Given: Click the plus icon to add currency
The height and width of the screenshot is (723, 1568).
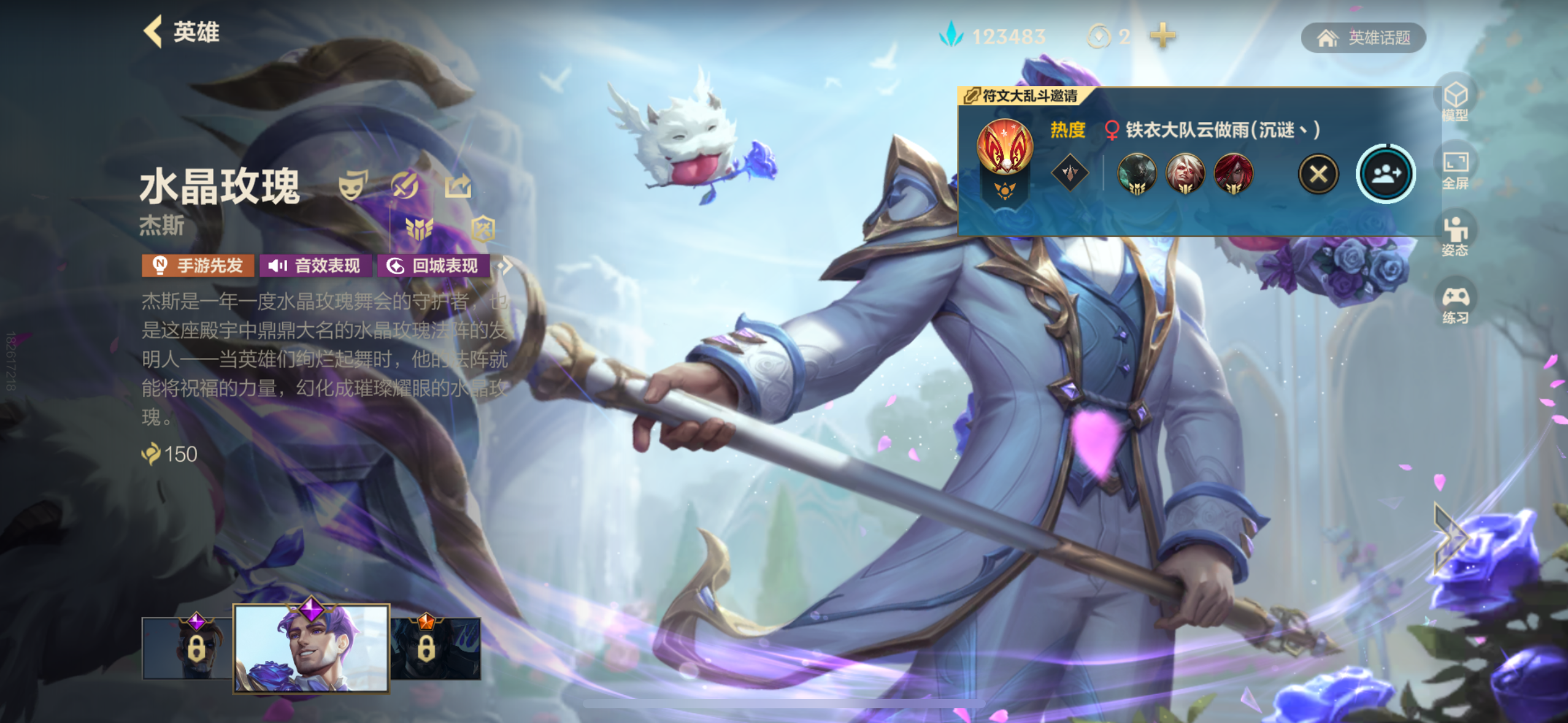Looking at the screenshot, I should click(x=1163, y=36).
